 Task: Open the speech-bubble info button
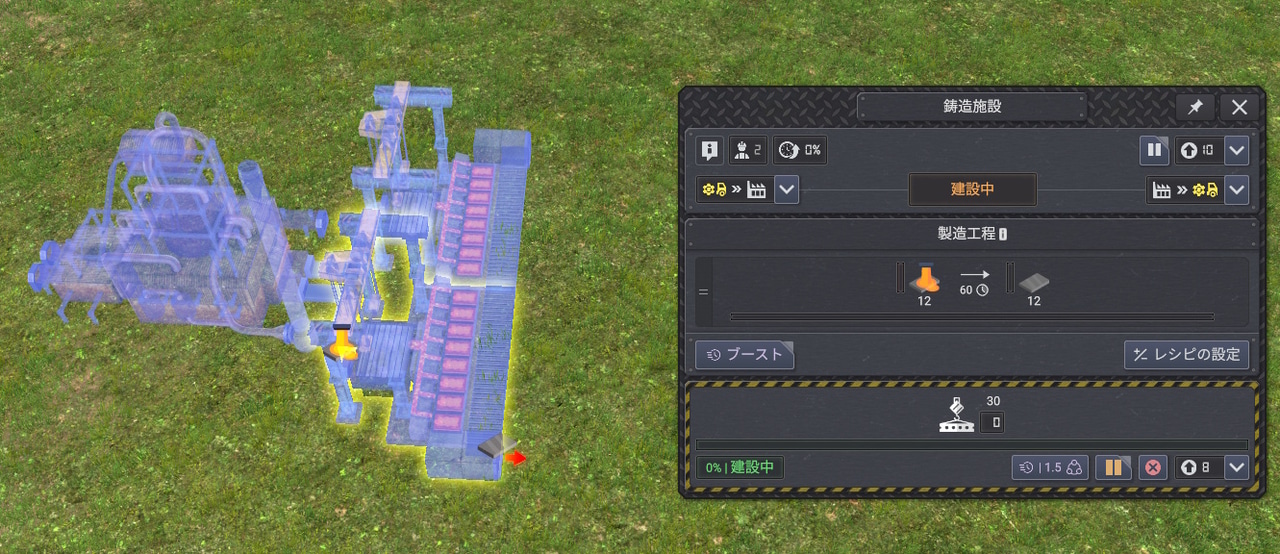point(709,151)
